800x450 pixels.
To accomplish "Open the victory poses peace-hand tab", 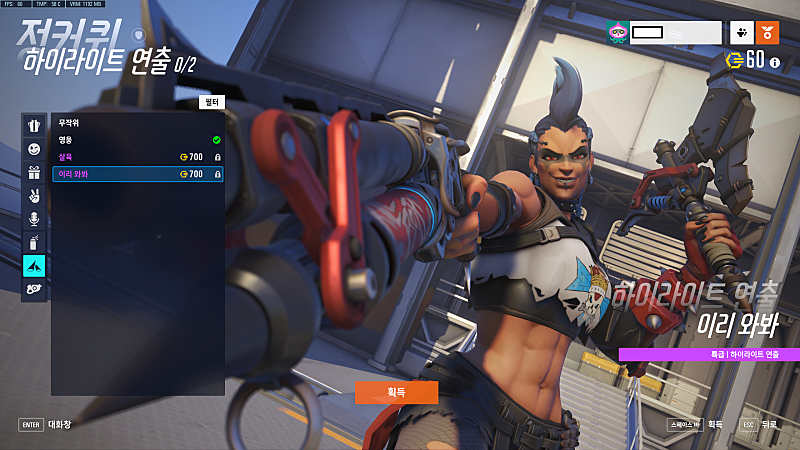I will click(34, 196).
